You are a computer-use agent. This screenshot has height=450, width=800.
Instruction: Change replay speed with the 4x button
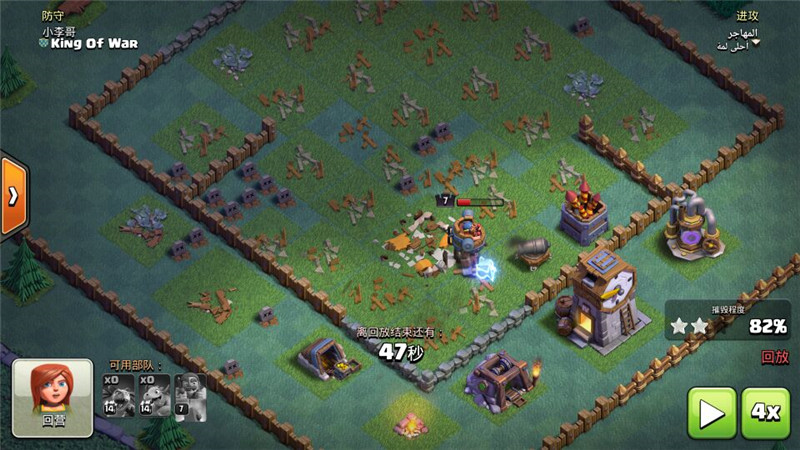tap(765, 412)
